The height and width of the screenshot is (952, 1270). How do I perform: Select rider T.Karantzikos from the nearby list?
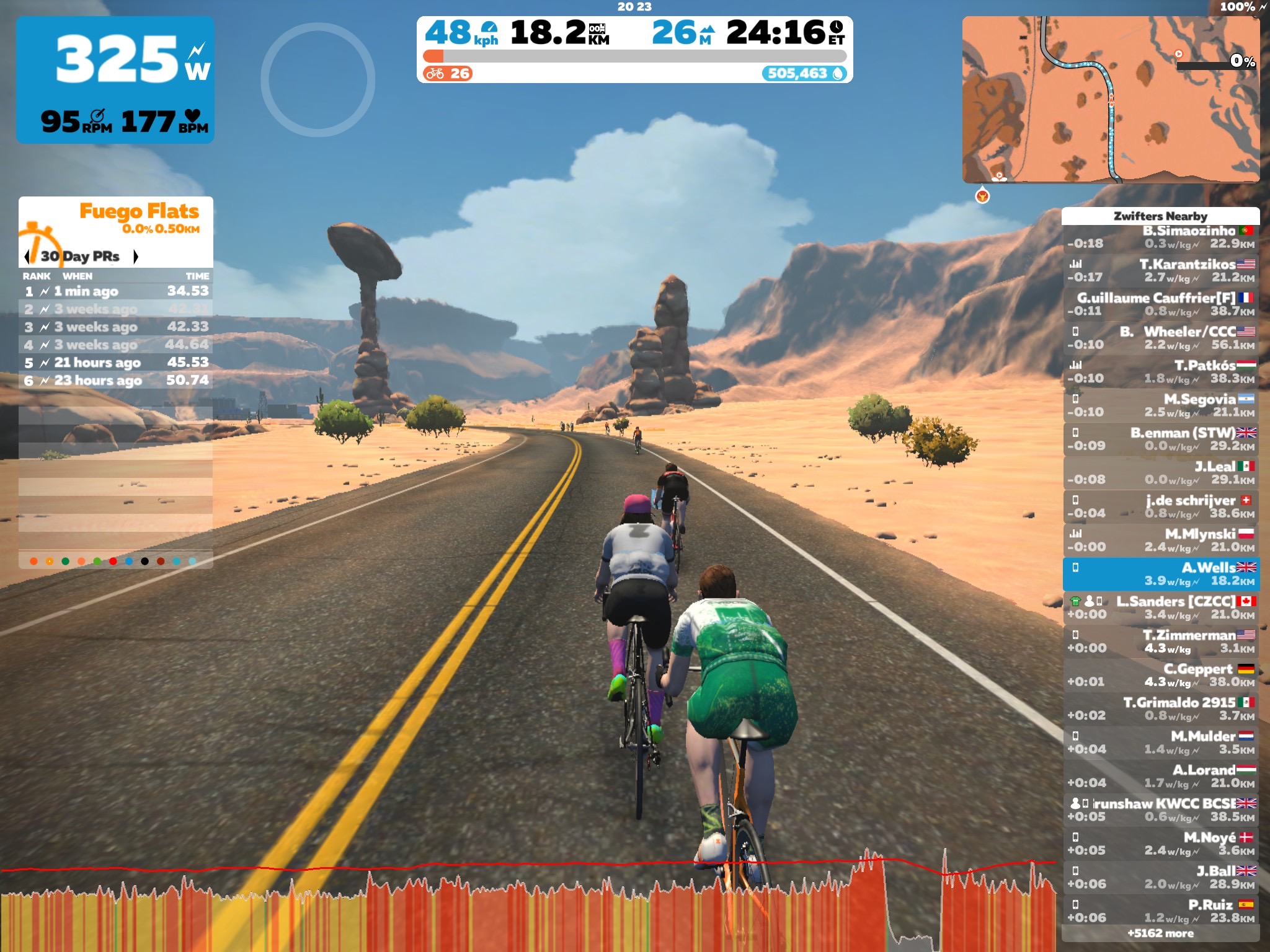point(1160,271)
